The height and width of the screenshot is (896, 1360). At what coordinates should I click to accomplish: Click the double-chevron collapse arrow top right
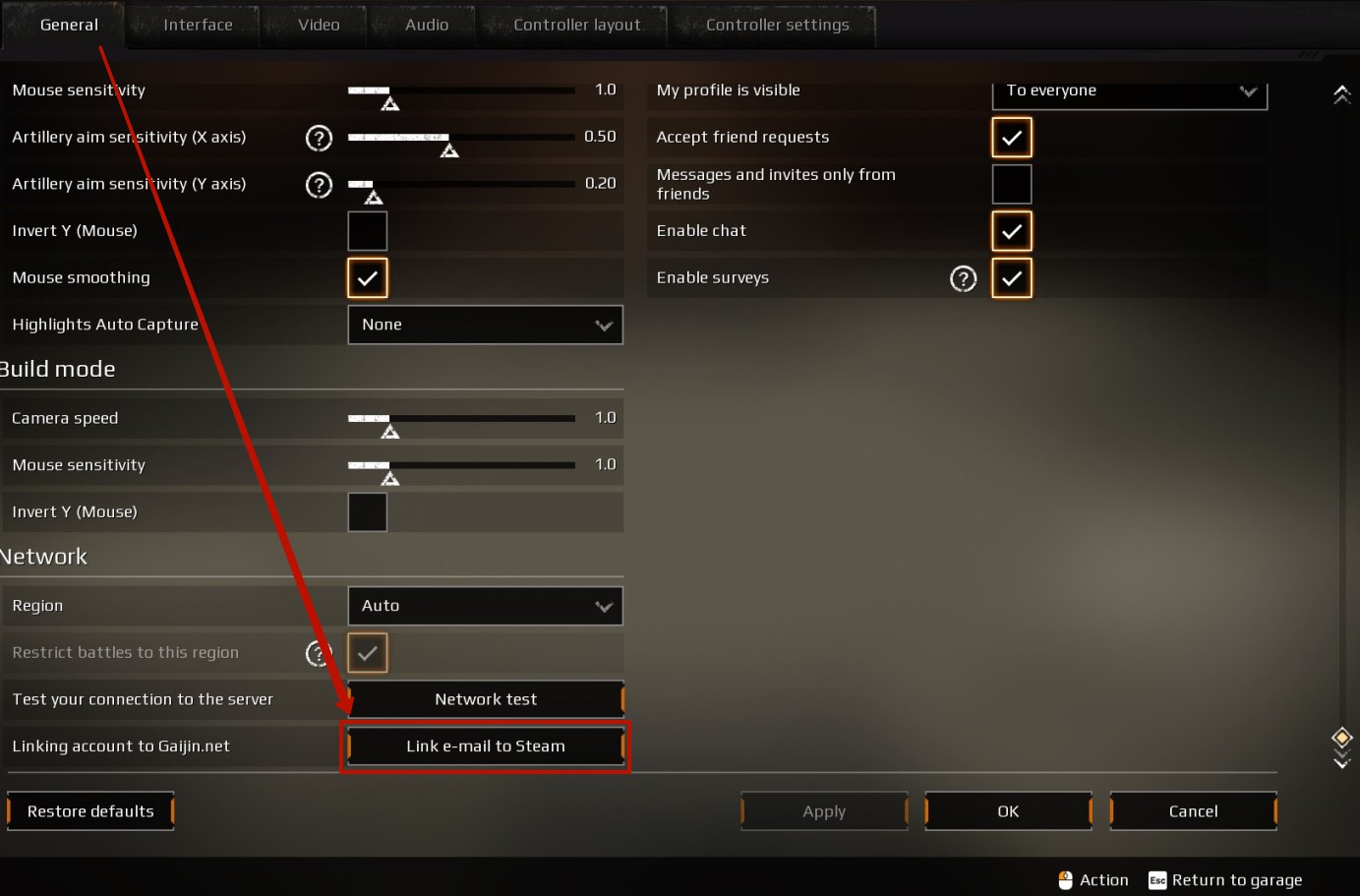pyautogui.click(x=1342, y=94)
